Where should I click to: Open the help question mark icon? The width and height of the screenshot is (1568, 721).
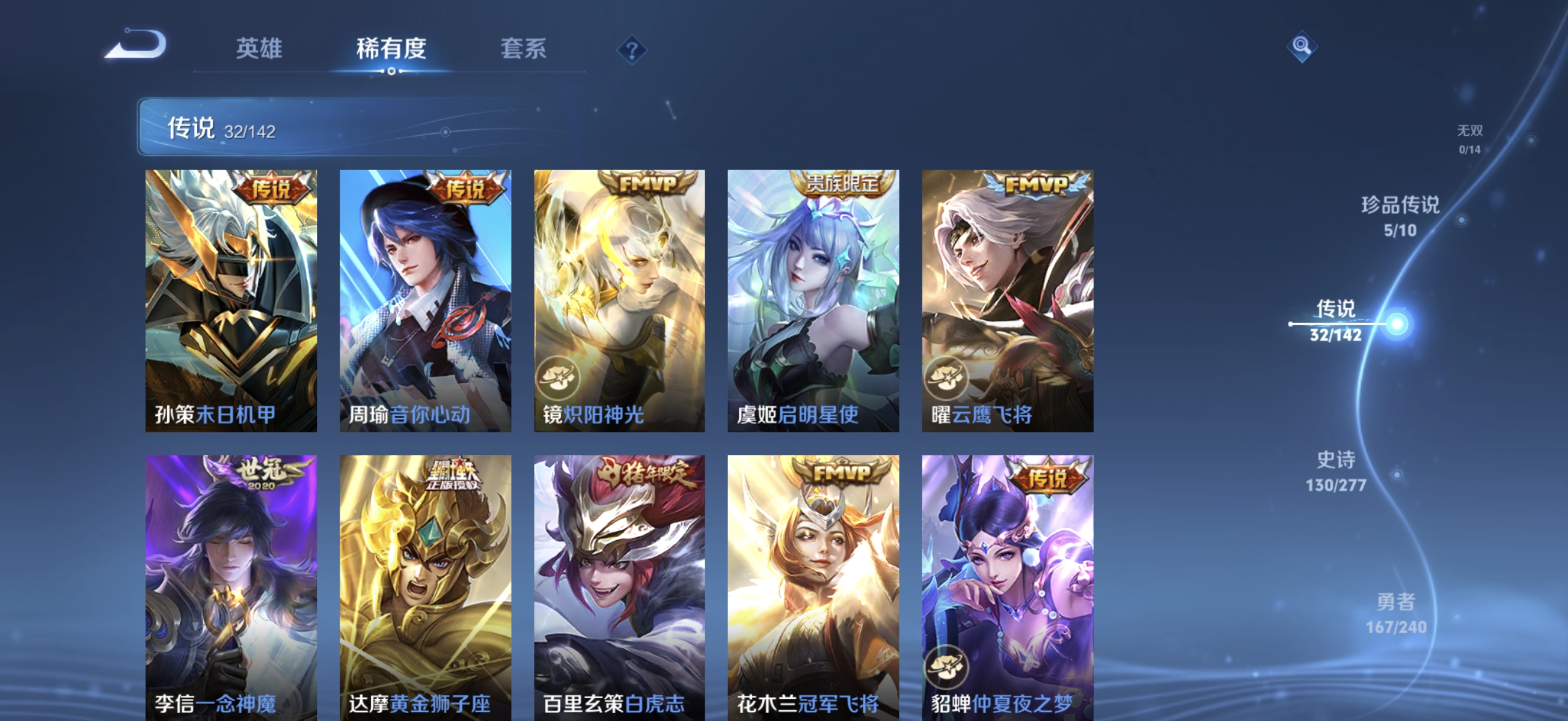(x=634, y=50)
